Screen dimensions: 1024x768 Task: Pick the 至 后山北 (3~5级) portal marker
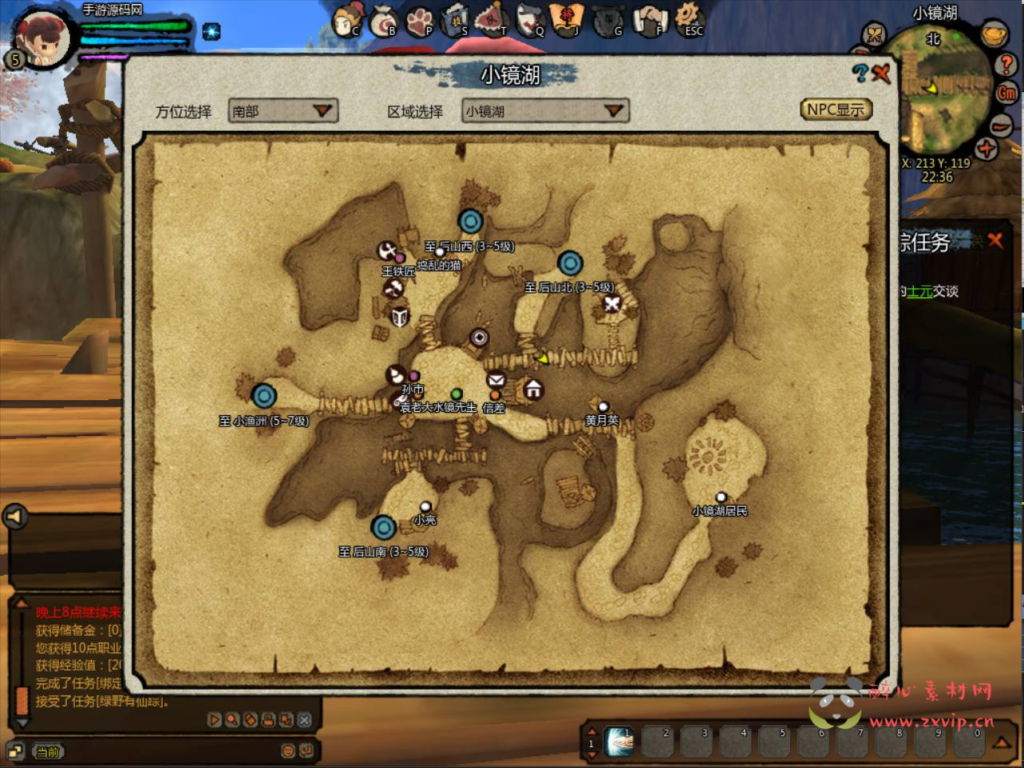point(570,263)
